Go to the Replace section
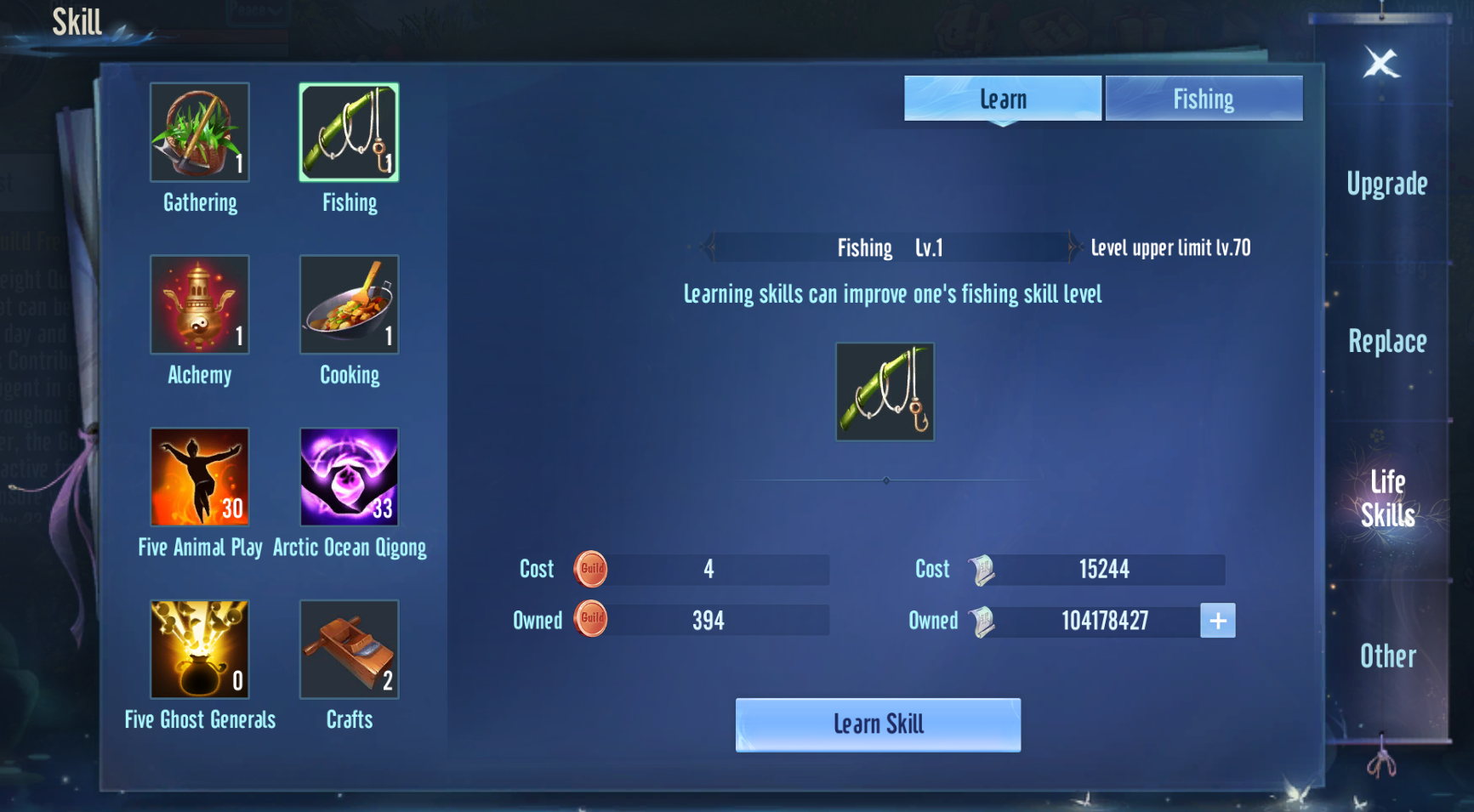1474x812 pixels. pos(1386,342)
